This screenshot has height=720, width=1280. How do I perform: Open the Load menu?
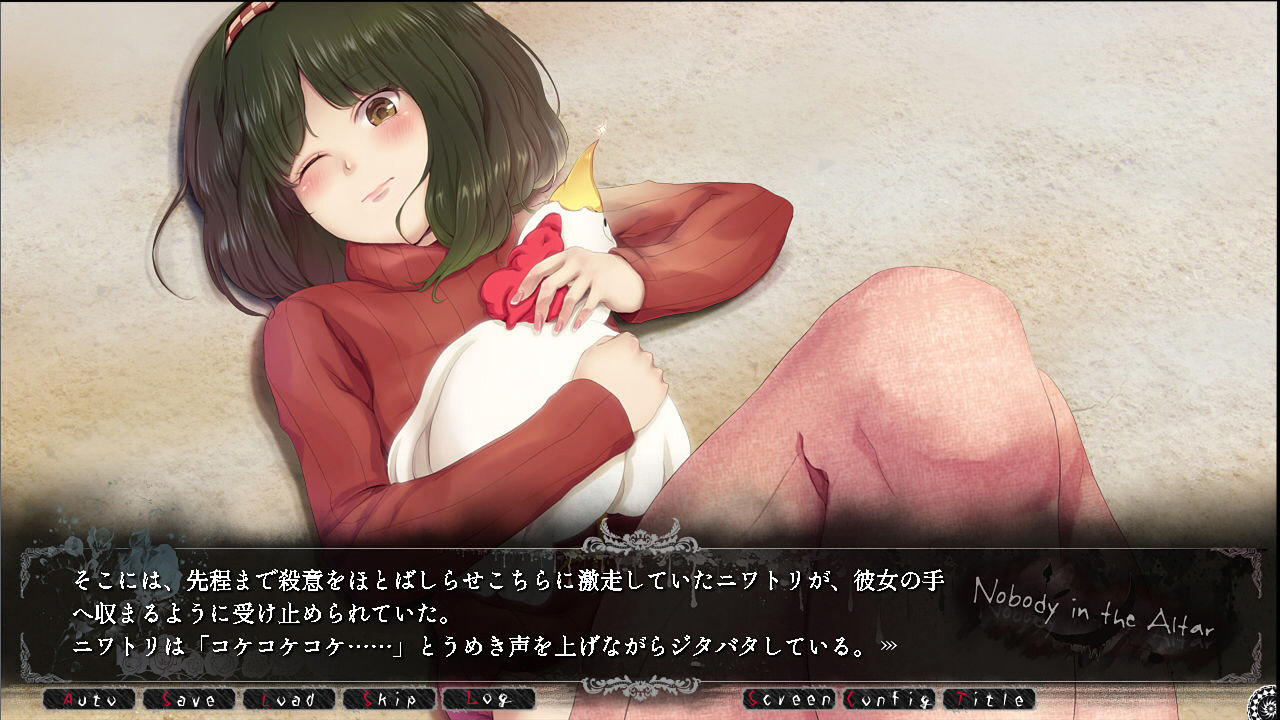(288, 699)
